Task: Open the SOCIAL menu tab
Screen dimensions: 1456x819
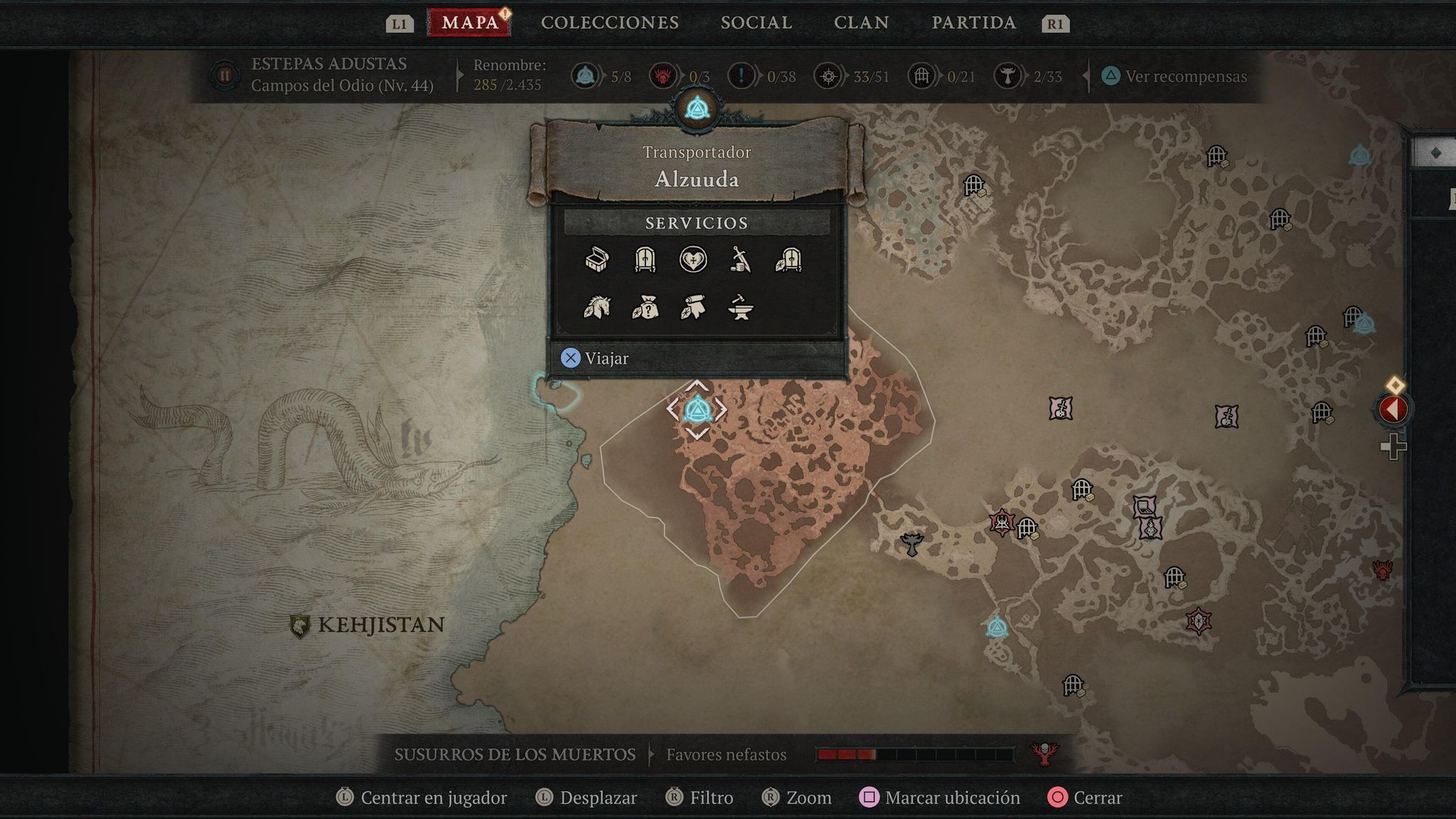Action: pyautogui.click(x=755, y=22)
